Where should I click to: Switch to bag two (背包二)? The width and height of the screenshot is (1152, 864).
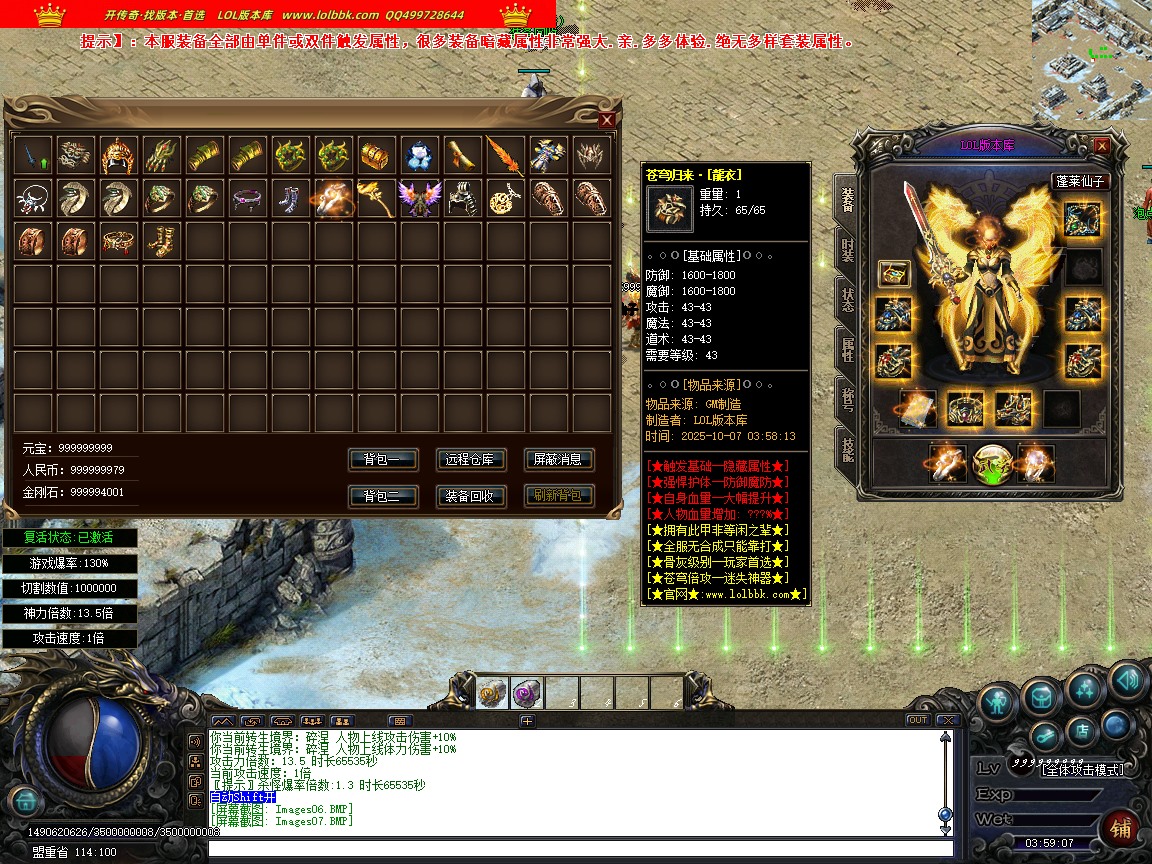coord(382,496)
